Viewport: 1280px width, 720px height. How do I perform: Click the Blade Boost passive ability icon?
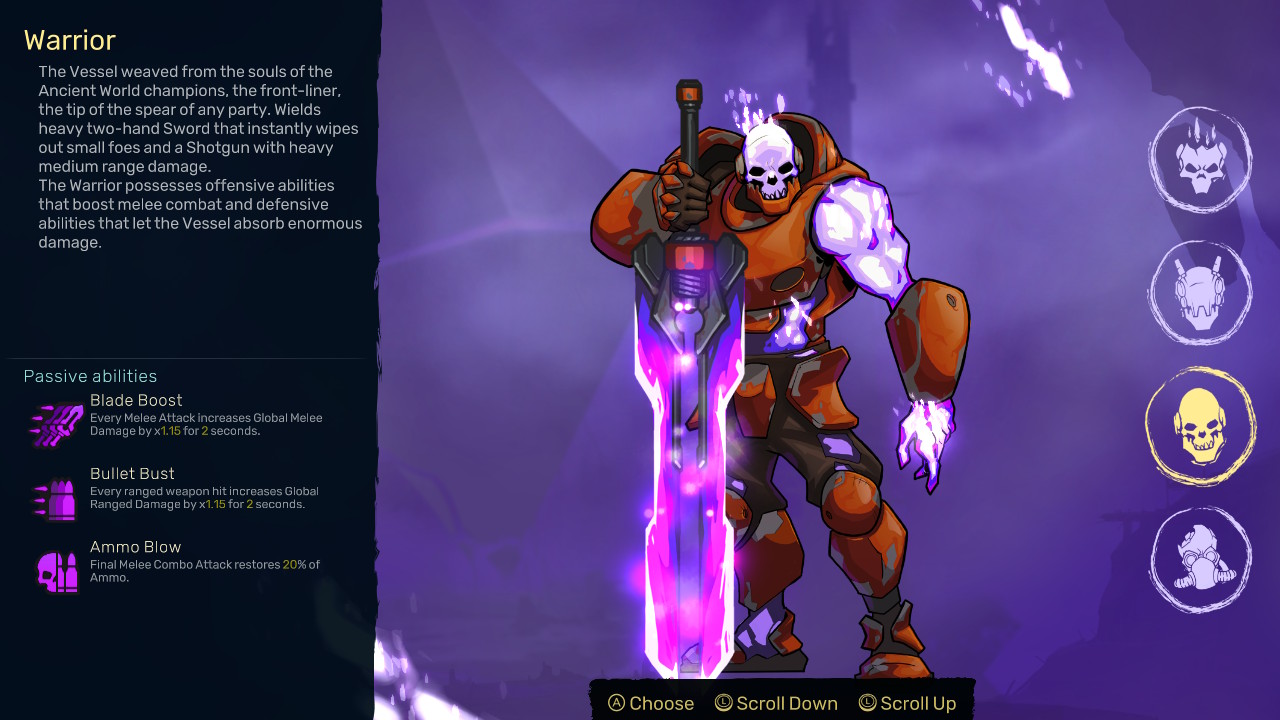click(x=57, y=424)
